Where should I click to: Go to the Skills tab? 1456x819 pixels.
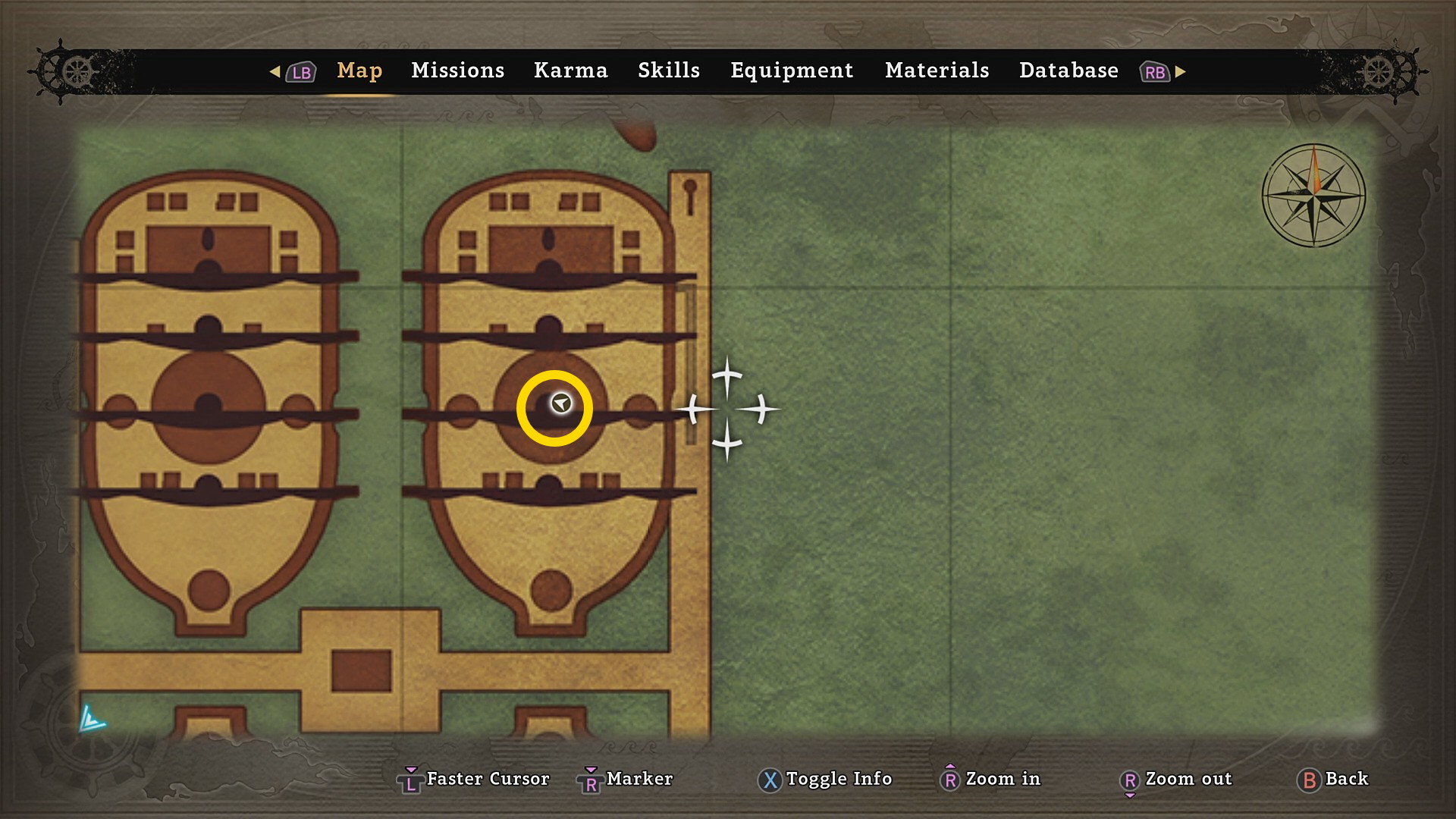[668, 71]
